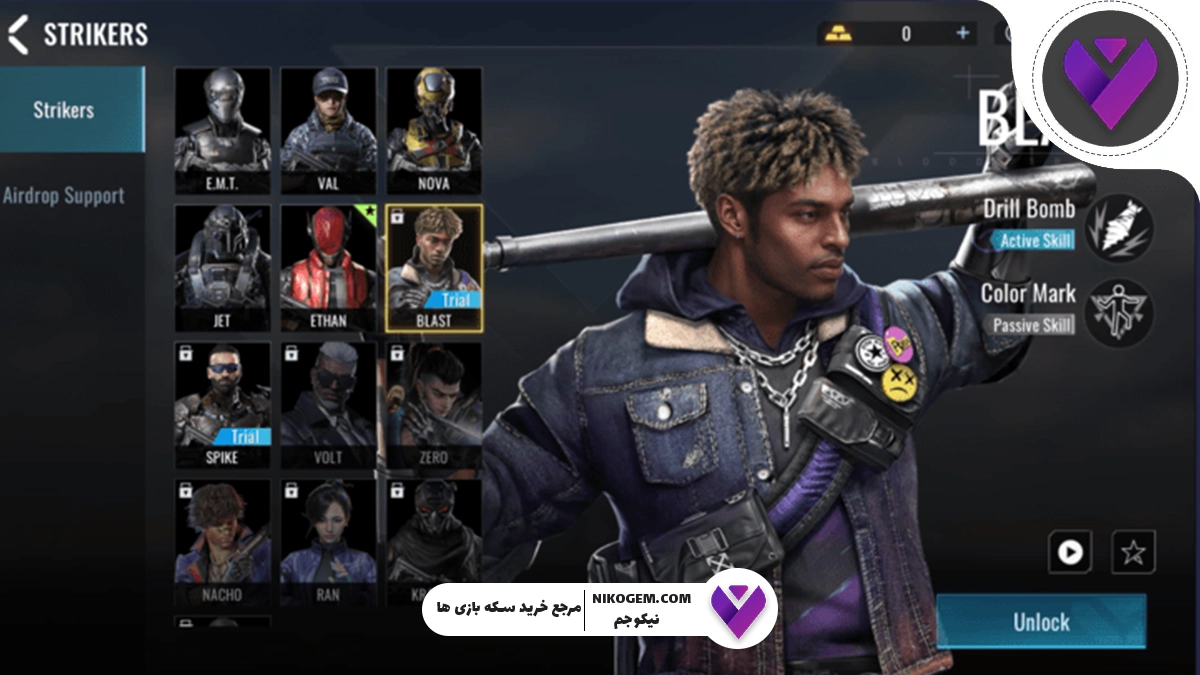
Task: Go back using the Strikers back arrow
Action: (18, 34)
